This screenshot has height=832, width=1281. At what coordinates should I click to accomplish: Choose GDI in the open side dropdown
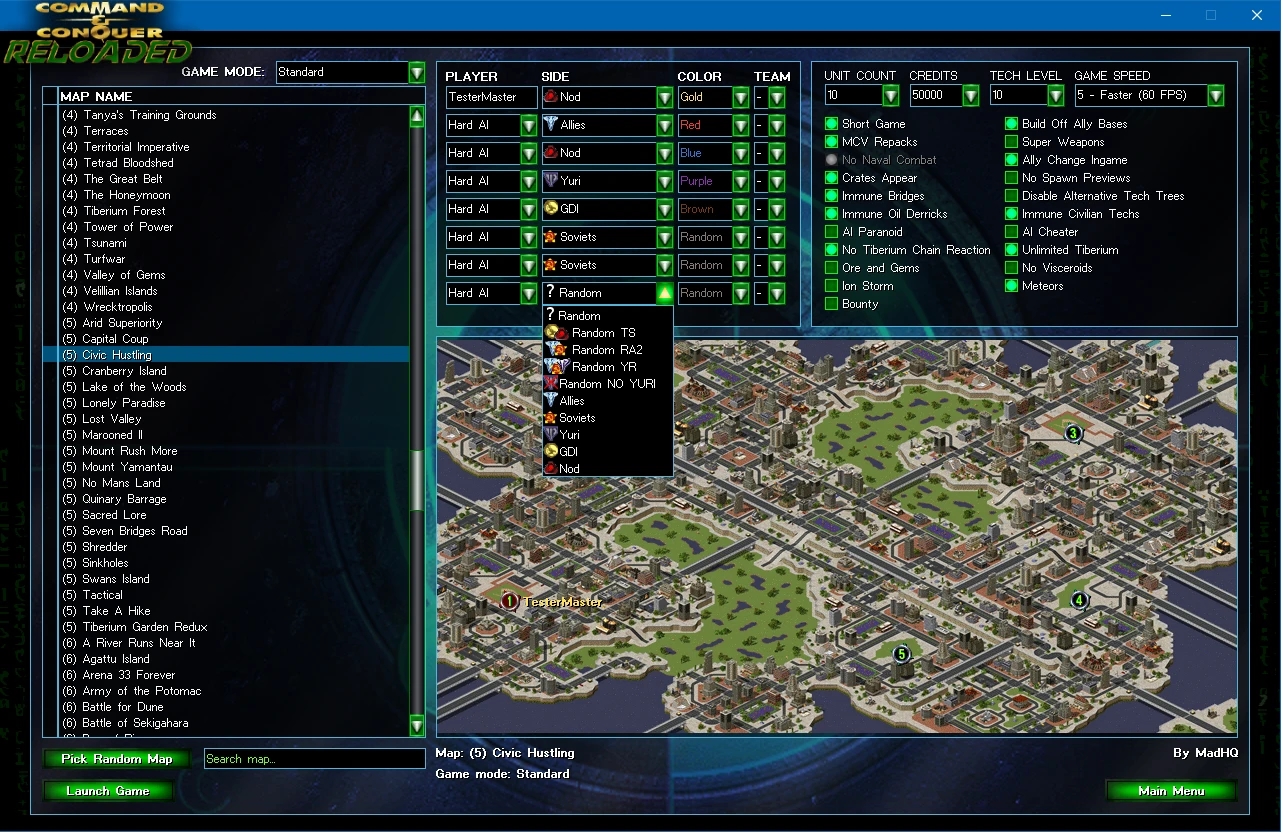coord(568,452)
